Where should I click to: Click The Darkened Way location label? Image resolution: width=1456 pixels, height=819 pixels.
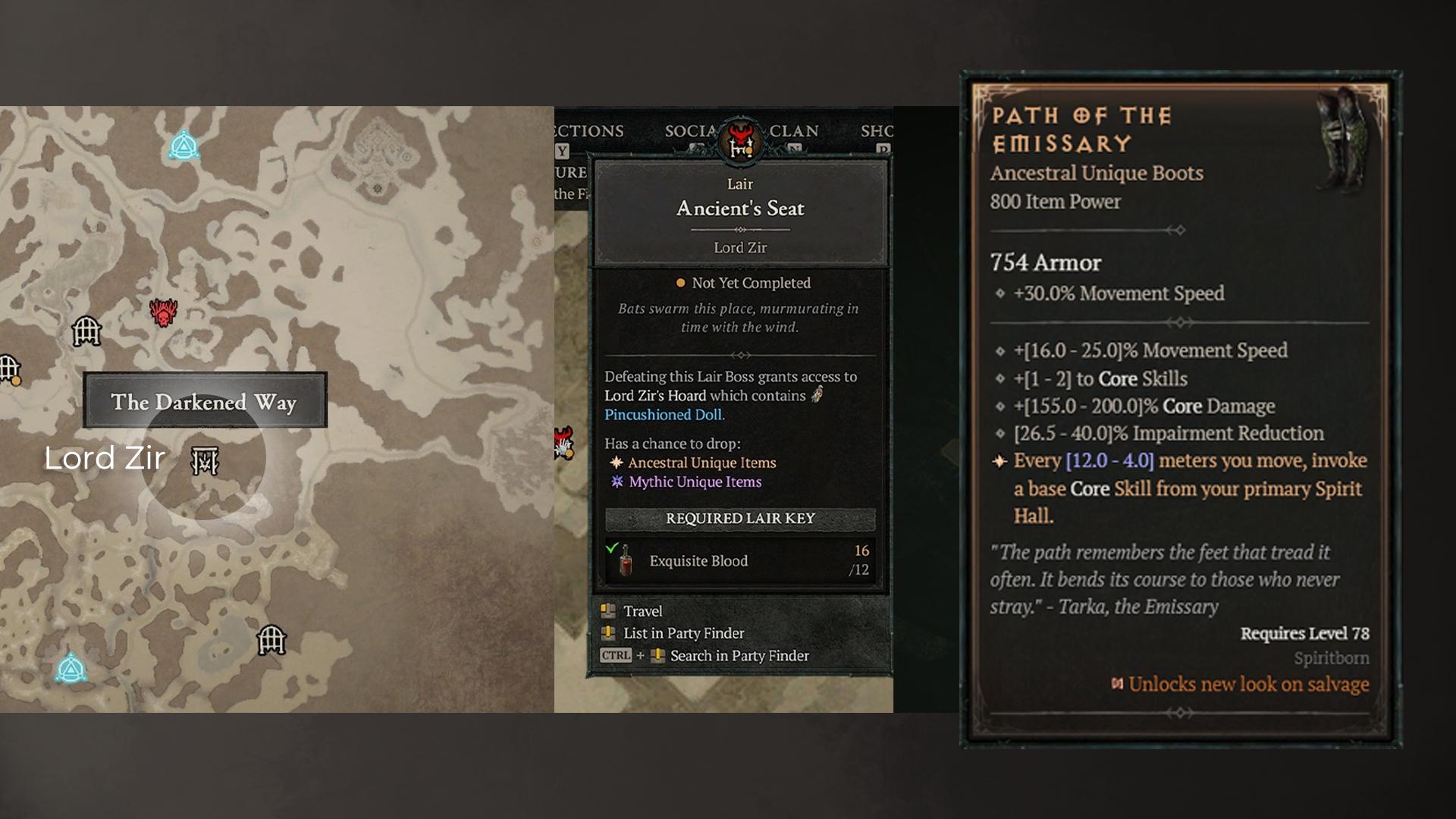pos(204,401)
